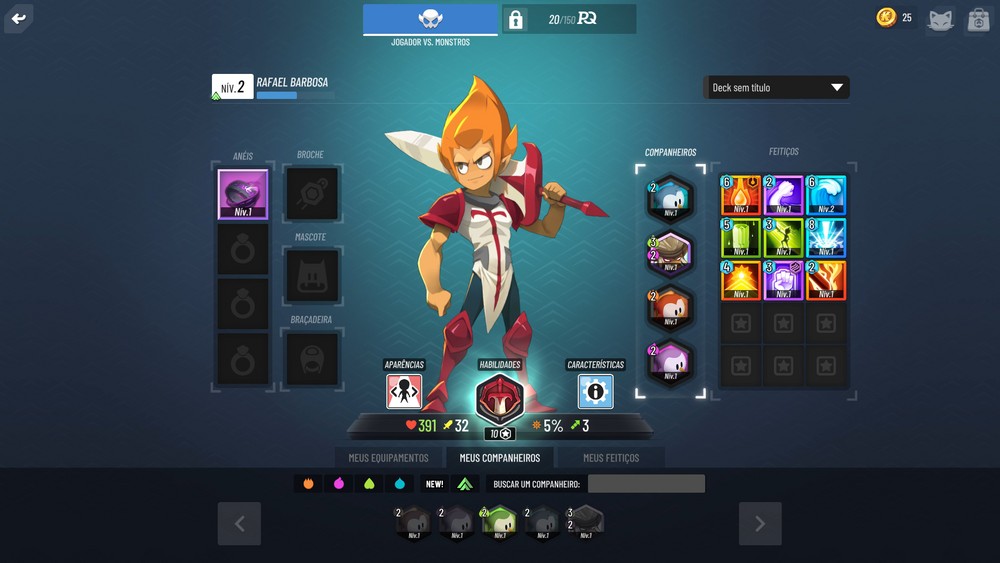This screenshot has width=1000, height=563.
Task: Select the equipped purple ring slot
Action: (x=243, y=194)
